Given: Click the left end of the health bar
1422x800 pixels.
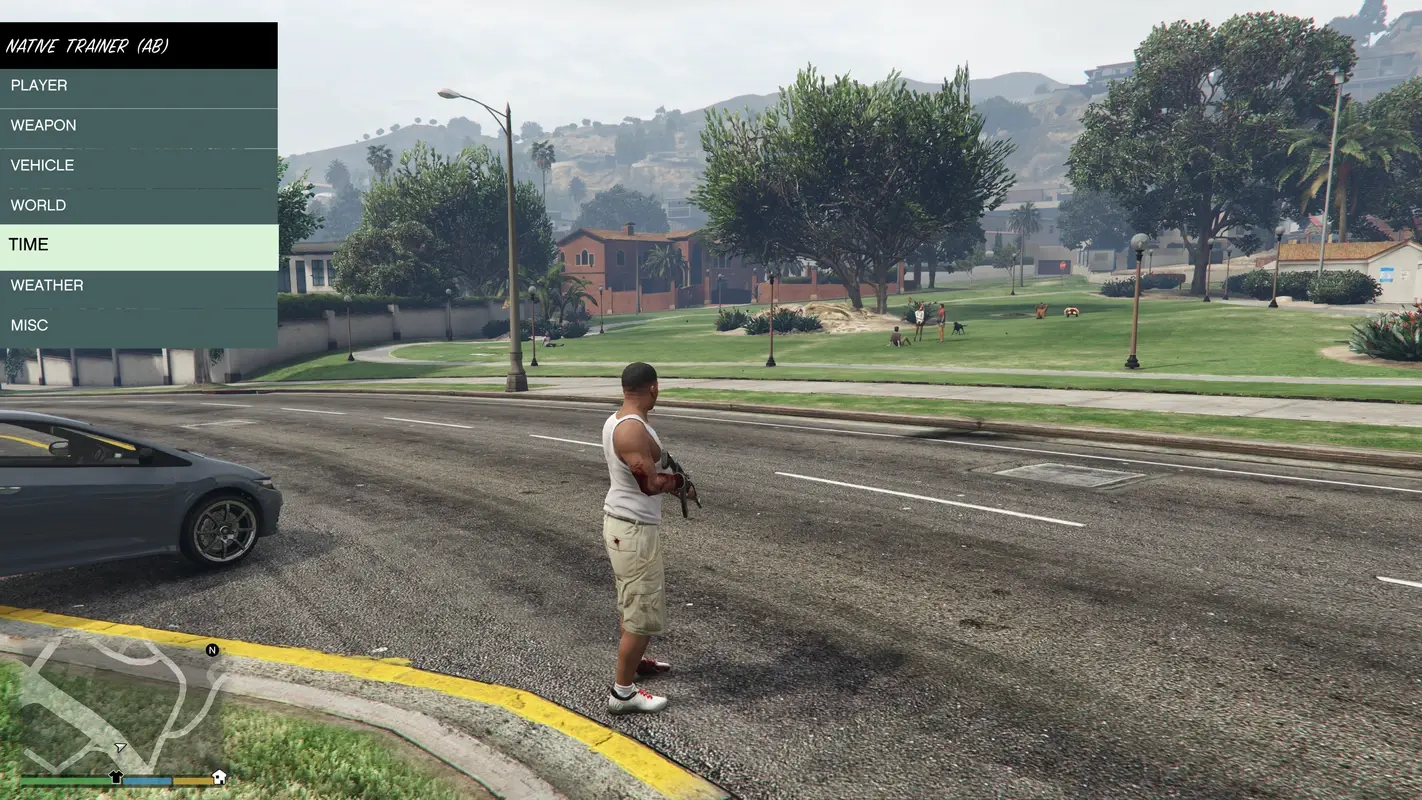Looking at the screenshot, I should (x=22, y=780).
